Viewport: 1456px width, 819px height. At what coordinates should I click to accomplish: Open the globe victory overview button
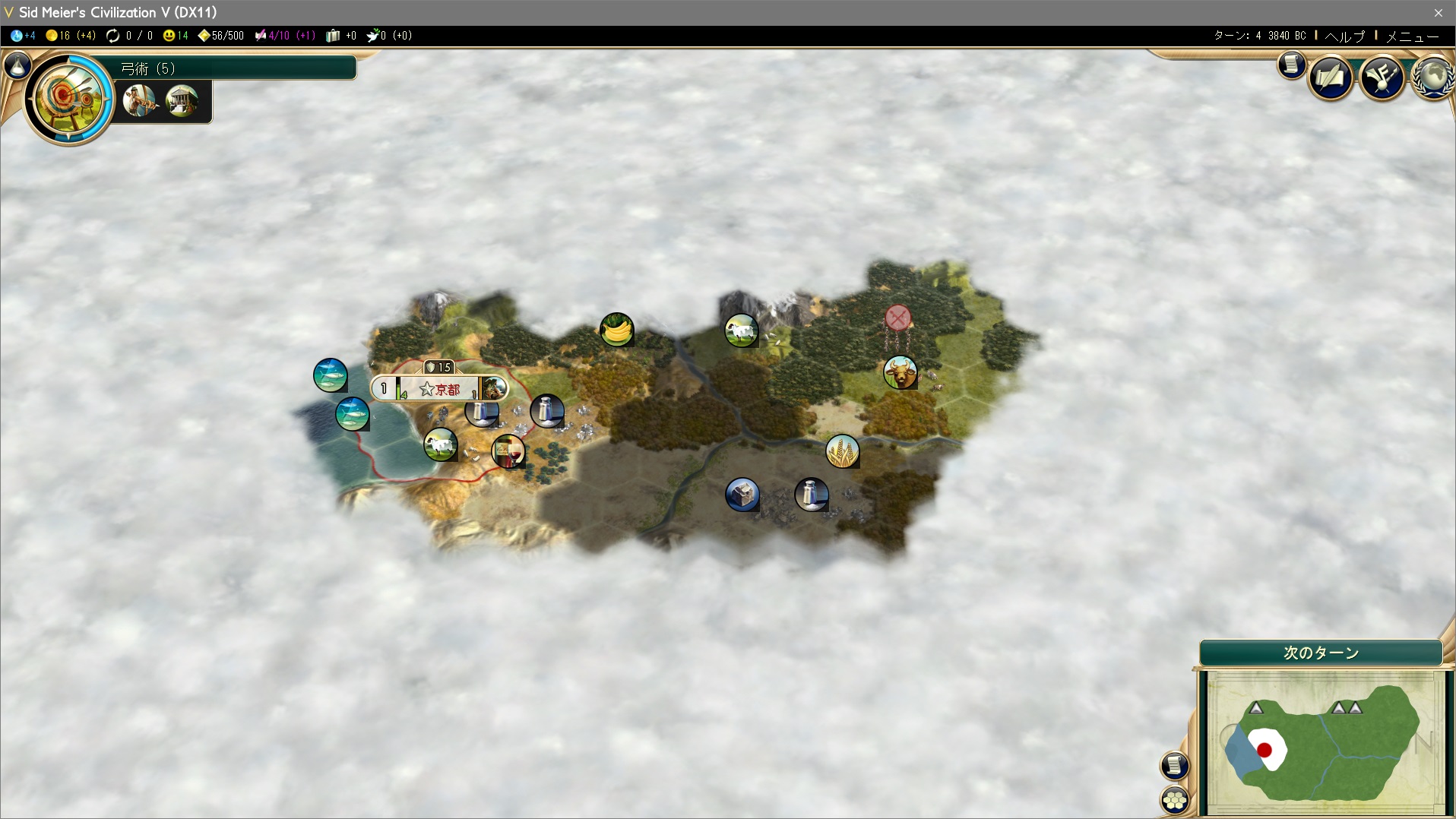1433,77
